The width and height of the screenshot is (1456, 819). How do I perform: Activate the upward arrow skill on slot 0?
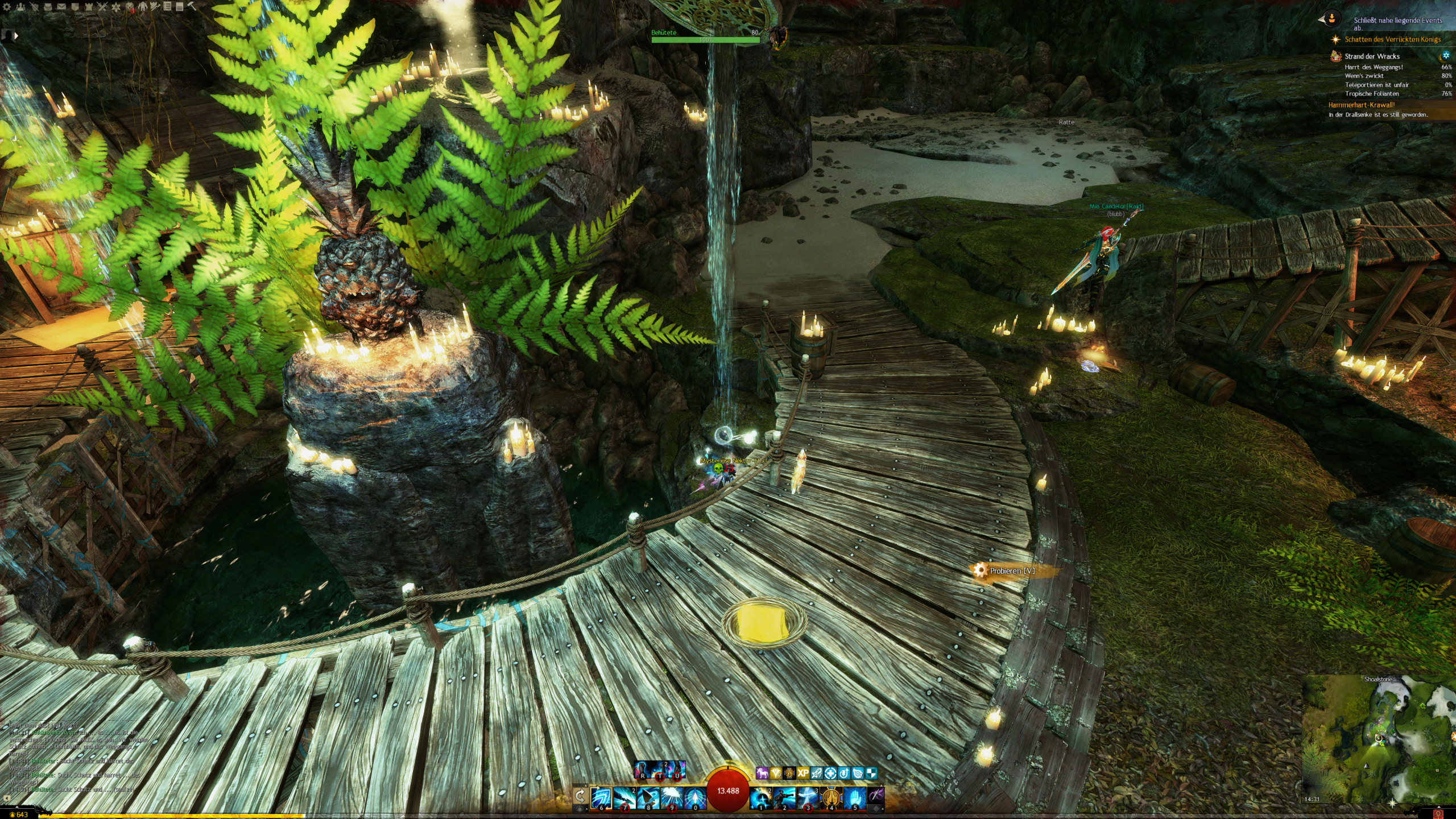click(695, 798)
